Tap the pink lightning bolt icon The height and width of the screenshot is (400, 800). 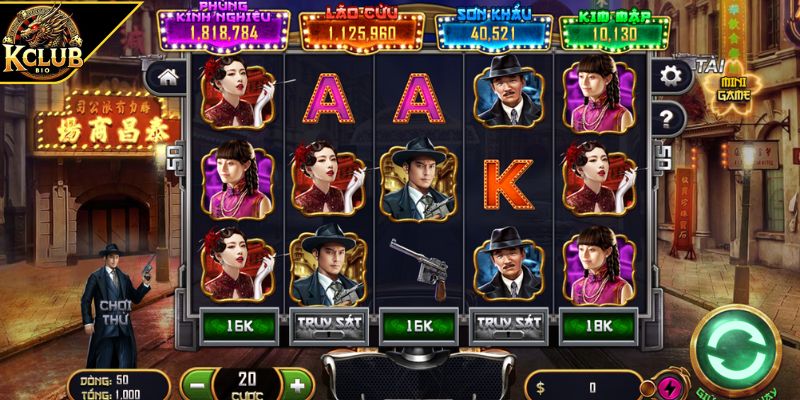tap(666, 387)
